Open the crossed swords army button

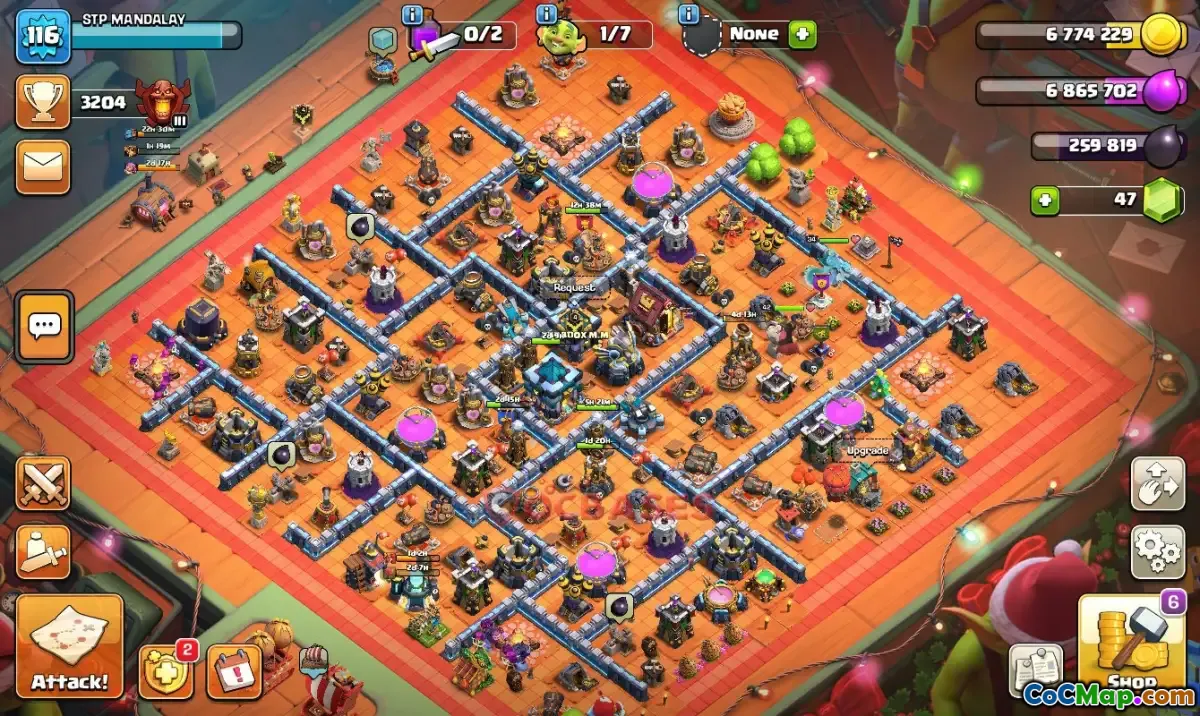point(43,485)
